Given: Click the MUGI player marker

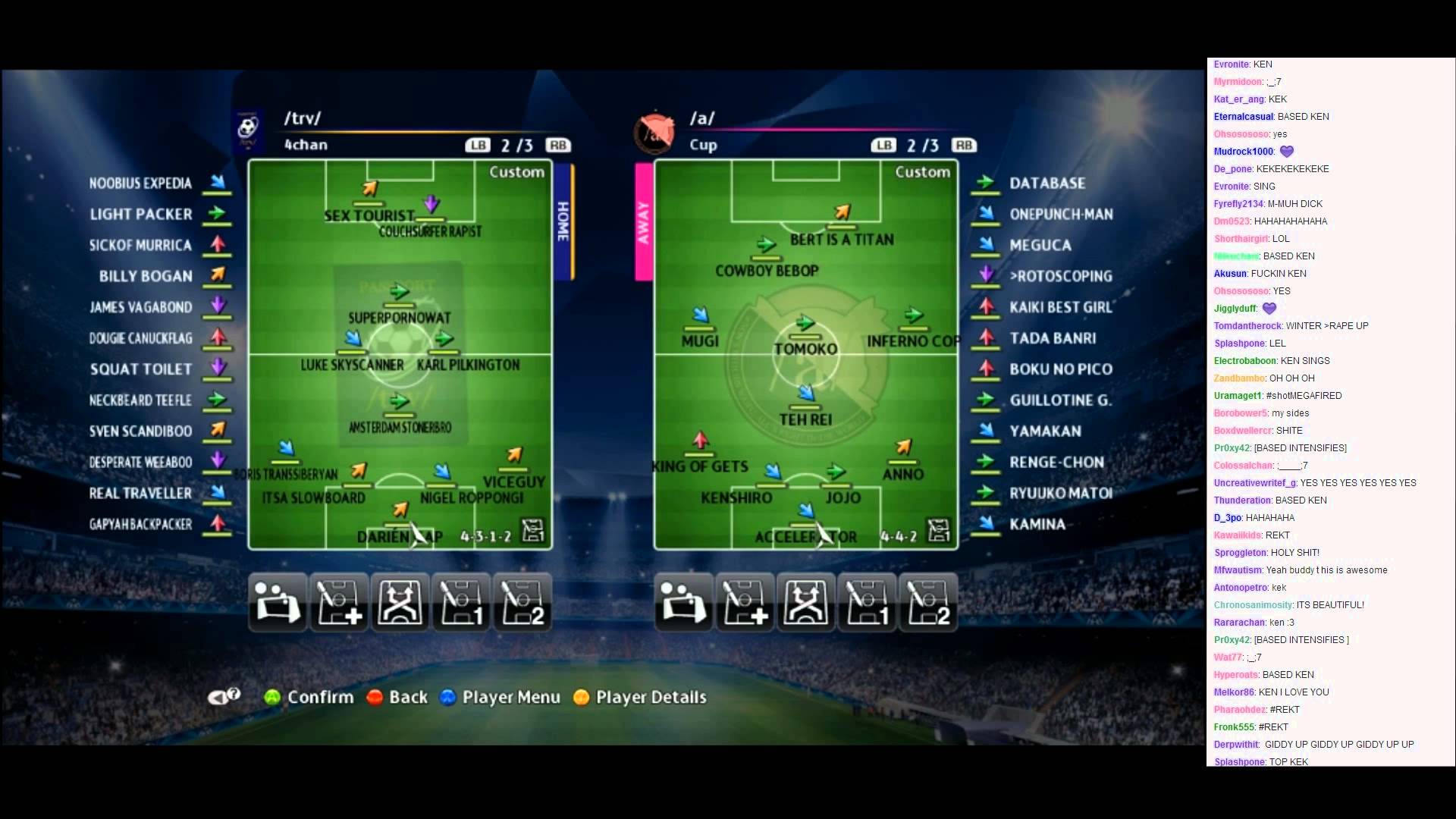Looking at the screenshot, I should click(700, 340).
